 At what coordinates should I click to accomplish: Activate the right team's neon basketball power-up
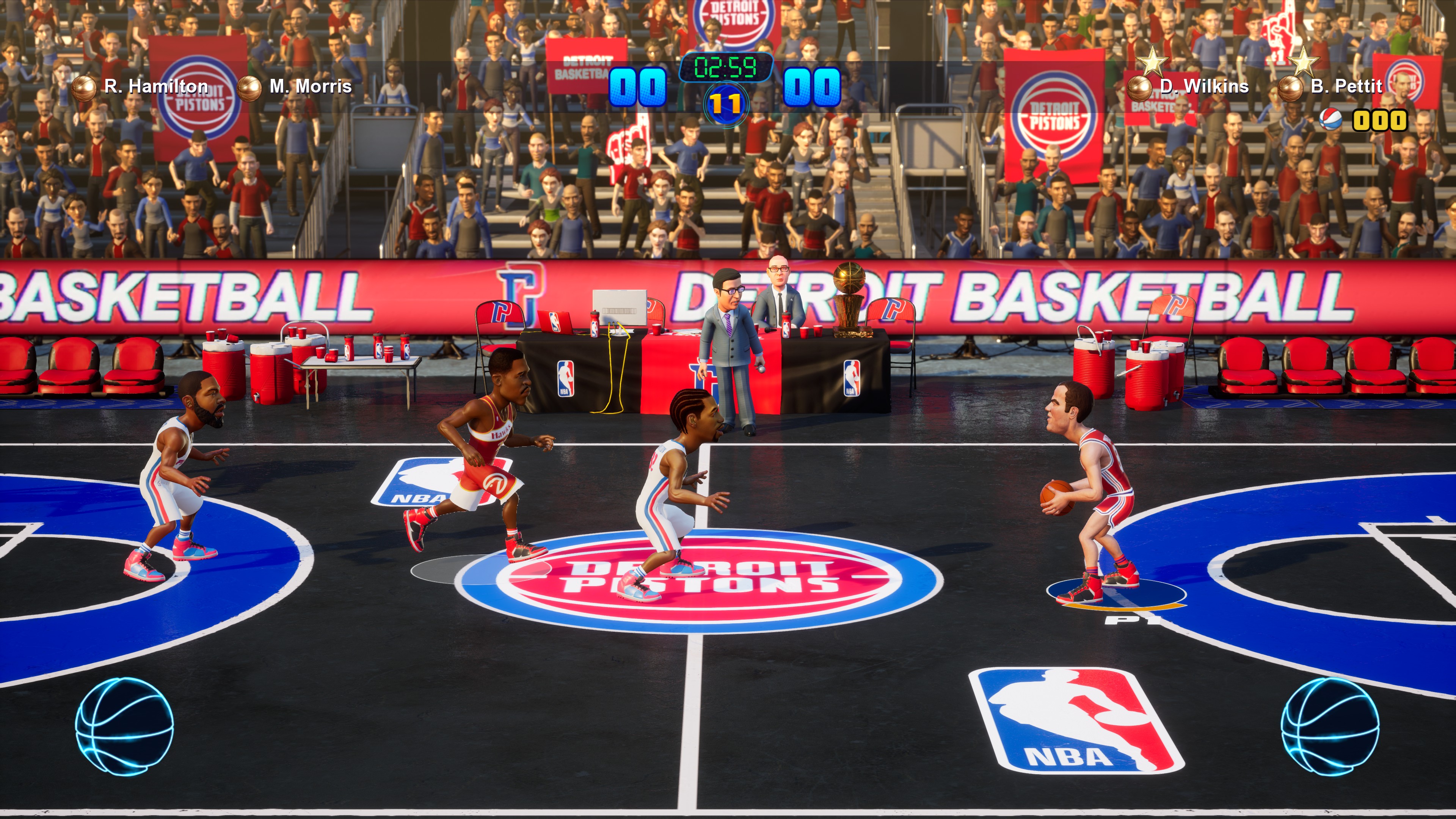pyautogui.click(x=1329, y=726)
